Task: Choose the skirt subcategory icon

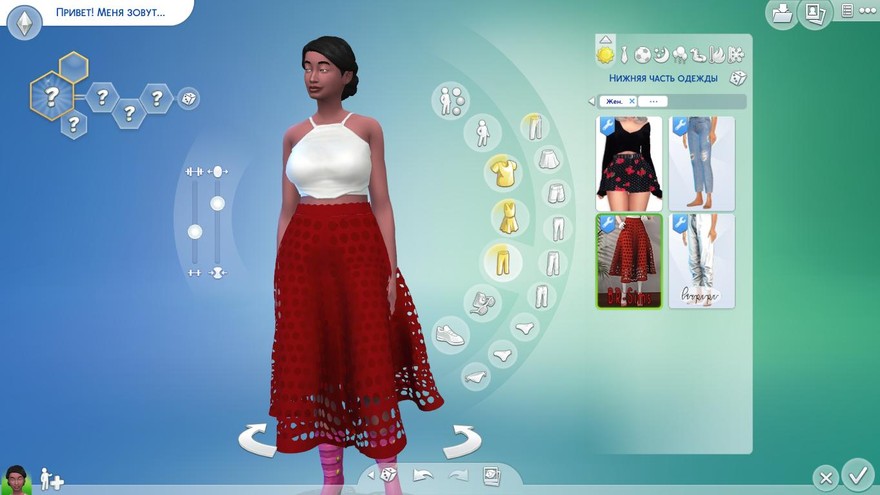Action: pyautogui.click(x=547, y=159)
